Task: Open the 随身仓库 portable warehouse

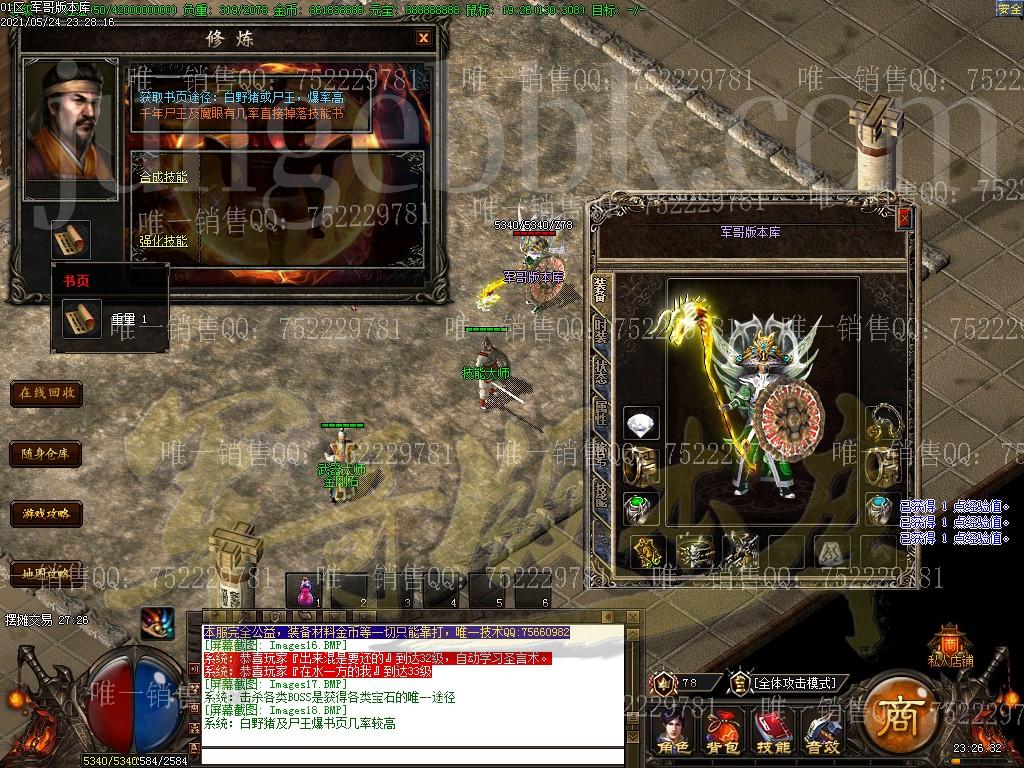Action: (47, 454)
